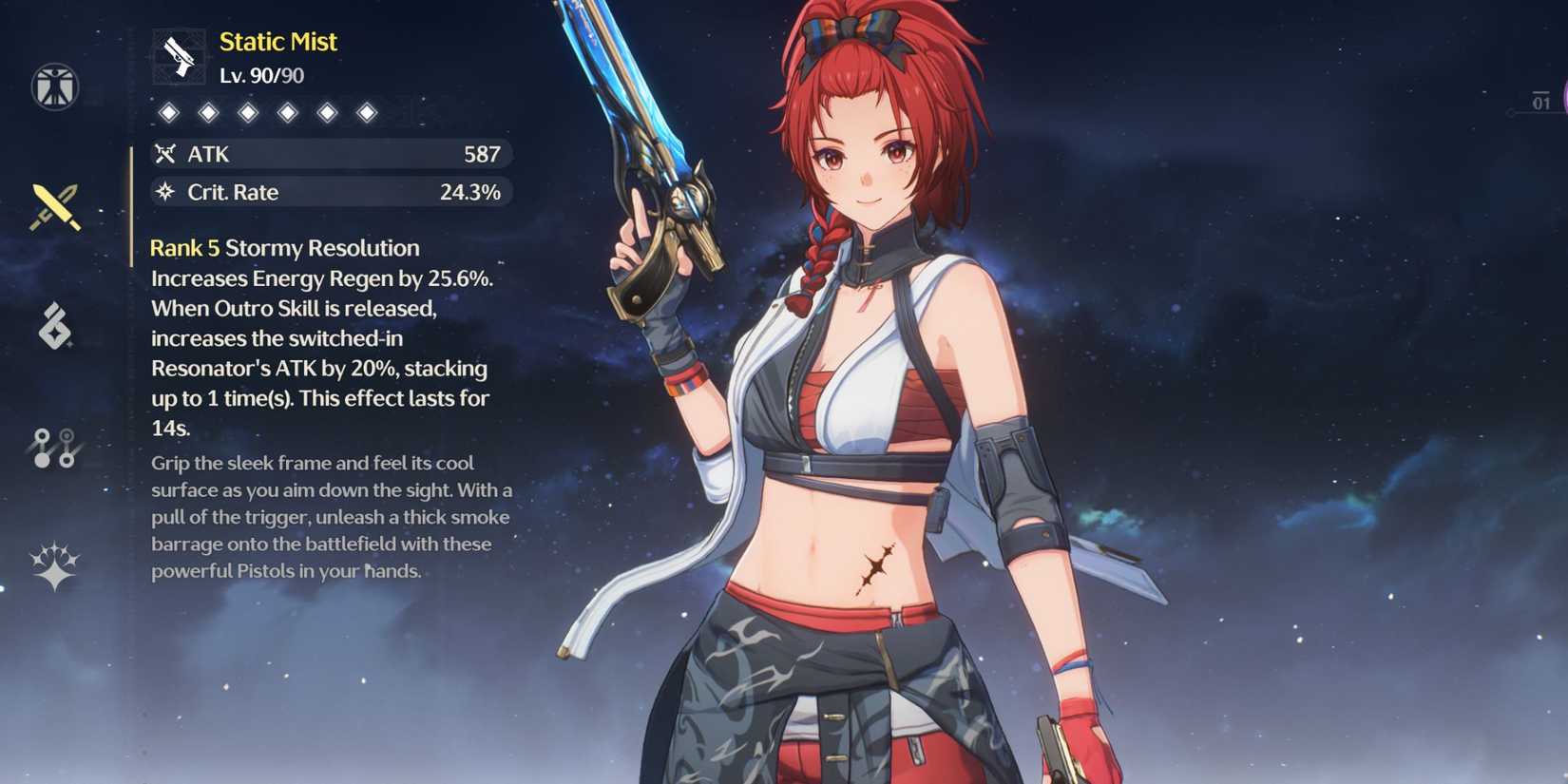Click the Static Mist pistol thumbnail
This screenshot has height=784, width=1568.
click(x=178, y=56)
